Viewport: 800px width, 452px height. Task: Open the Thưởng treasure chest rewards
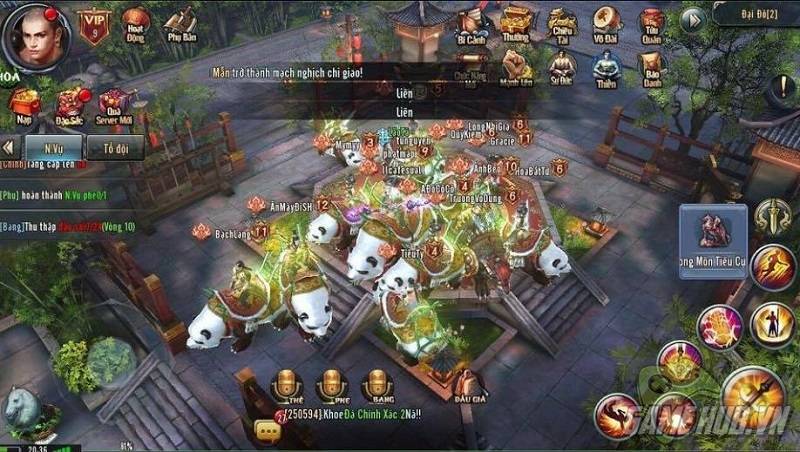pos(515,25)
